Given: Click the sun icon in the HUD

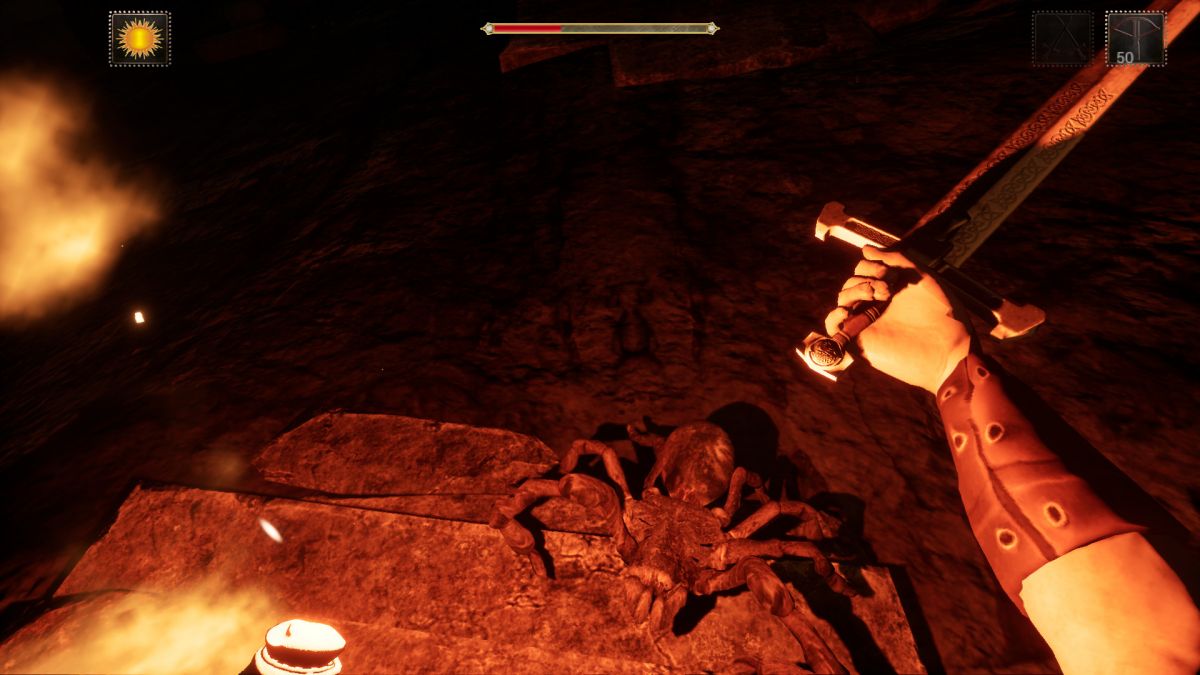Looking at the screenshot, I should coord(139,39).
